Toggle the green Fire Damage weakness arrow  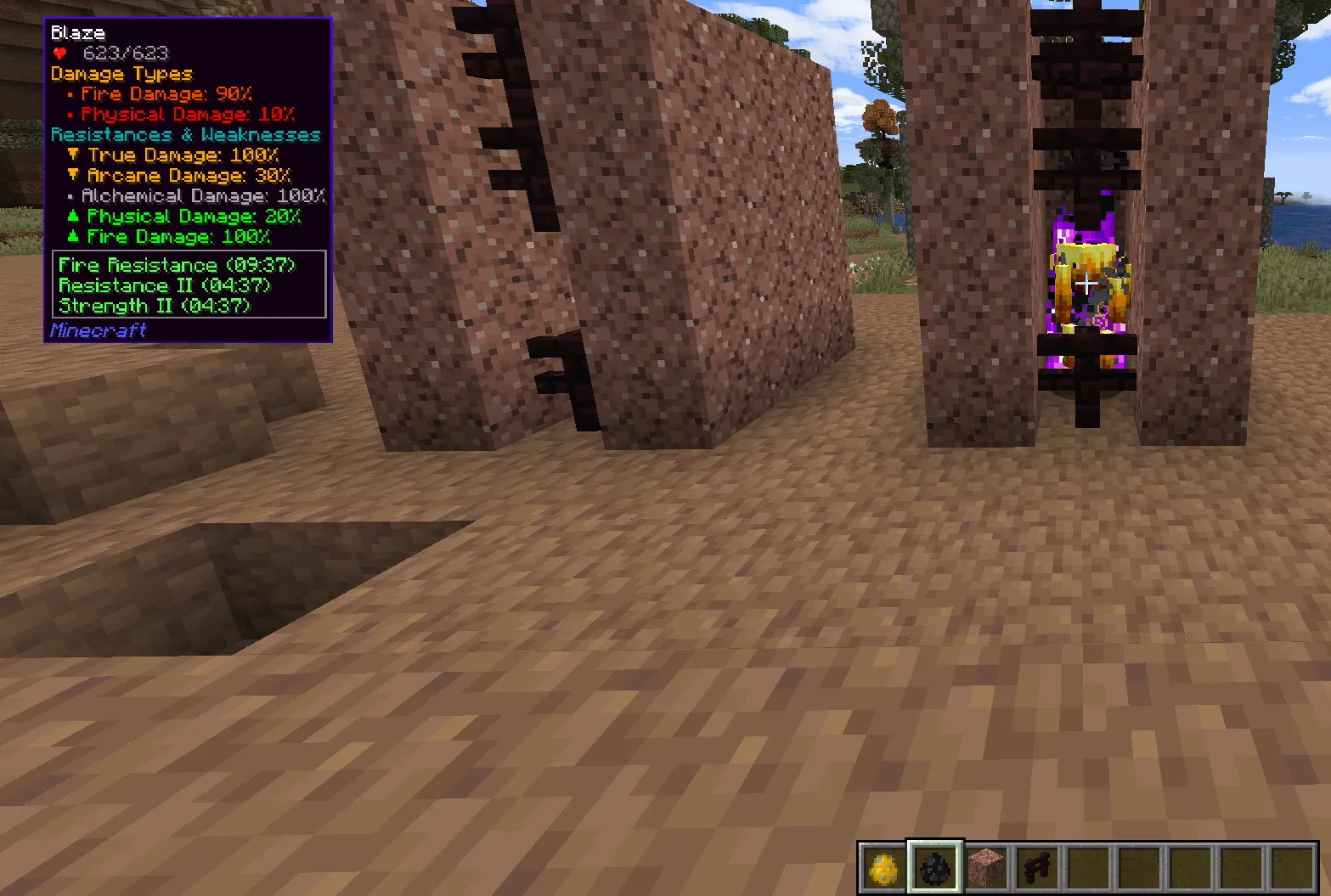click(72, 237)
